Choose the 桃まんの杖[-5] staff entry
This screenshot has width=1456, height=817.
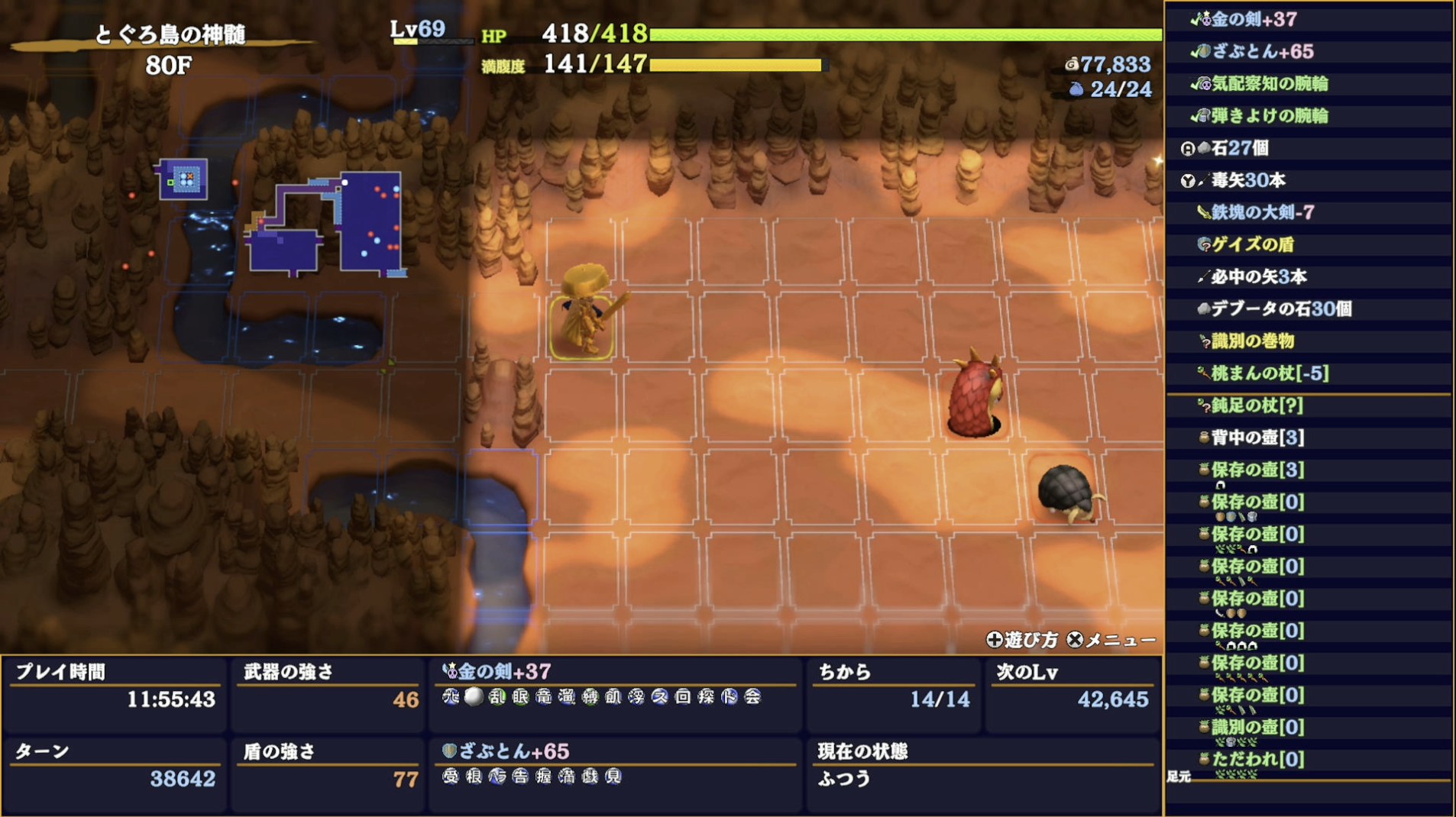(1269, 373)
